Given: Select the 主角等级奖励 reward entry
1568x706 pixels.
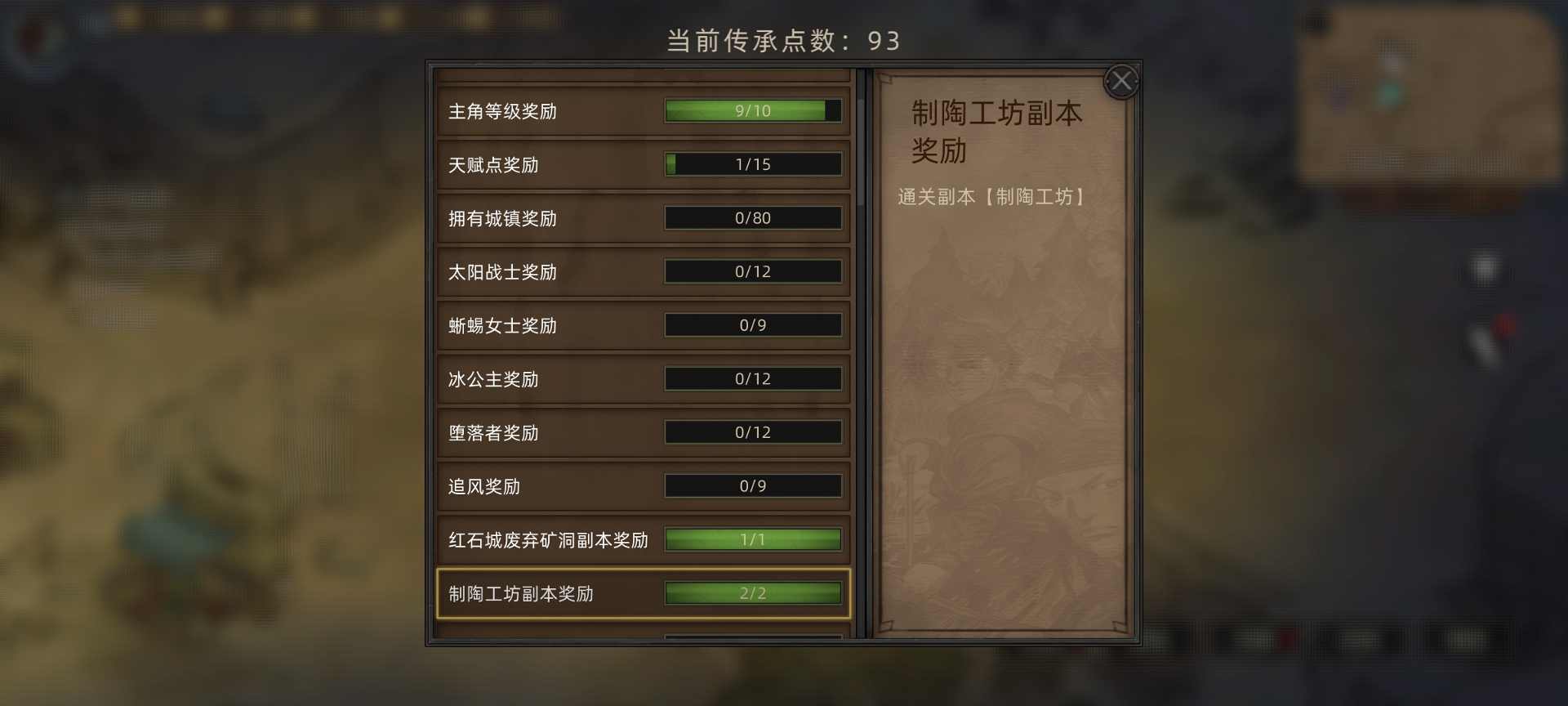Looking at the screenshot, I should click(642, 111).
